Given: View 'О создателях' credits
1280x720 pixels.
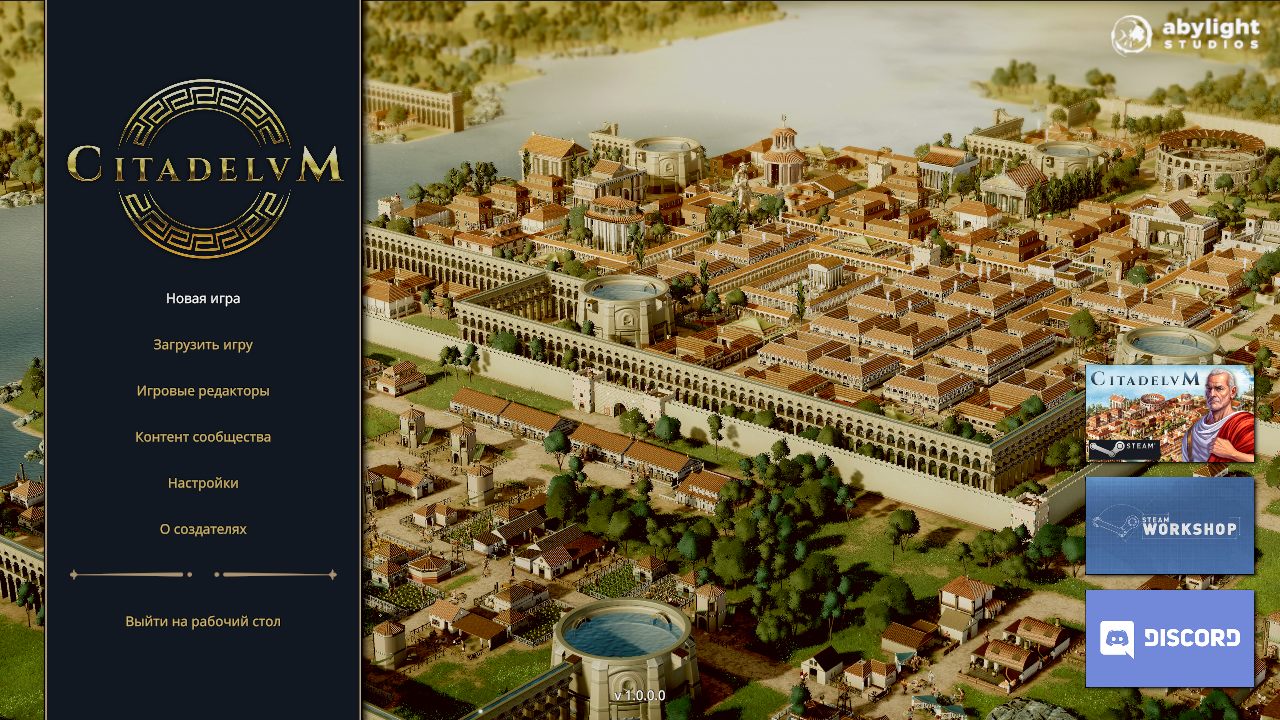Looking at the screenshot, I should pyautogui.click(x=201, y=528).
